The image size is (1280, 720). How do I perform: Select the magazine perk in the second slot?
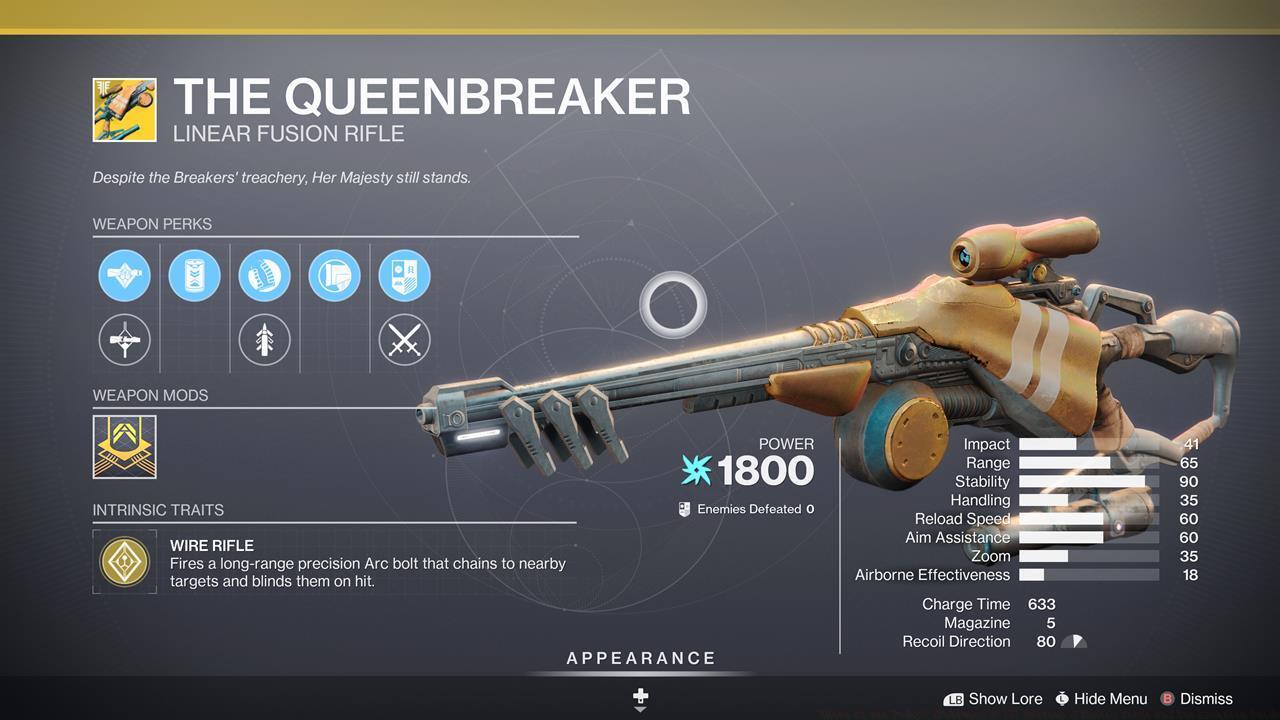pos(194,275)
